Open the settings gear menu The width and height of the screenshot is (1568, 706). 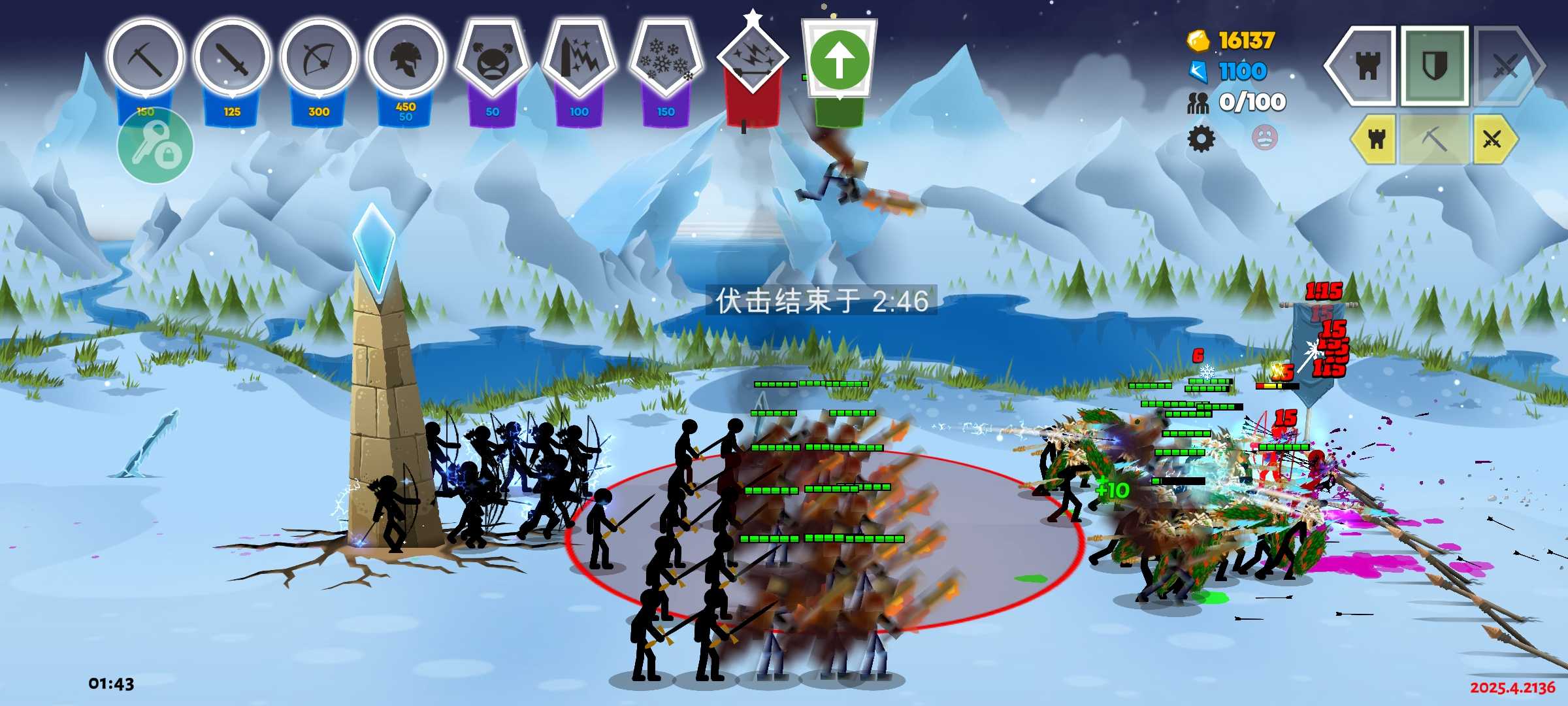pos(1201,139)
